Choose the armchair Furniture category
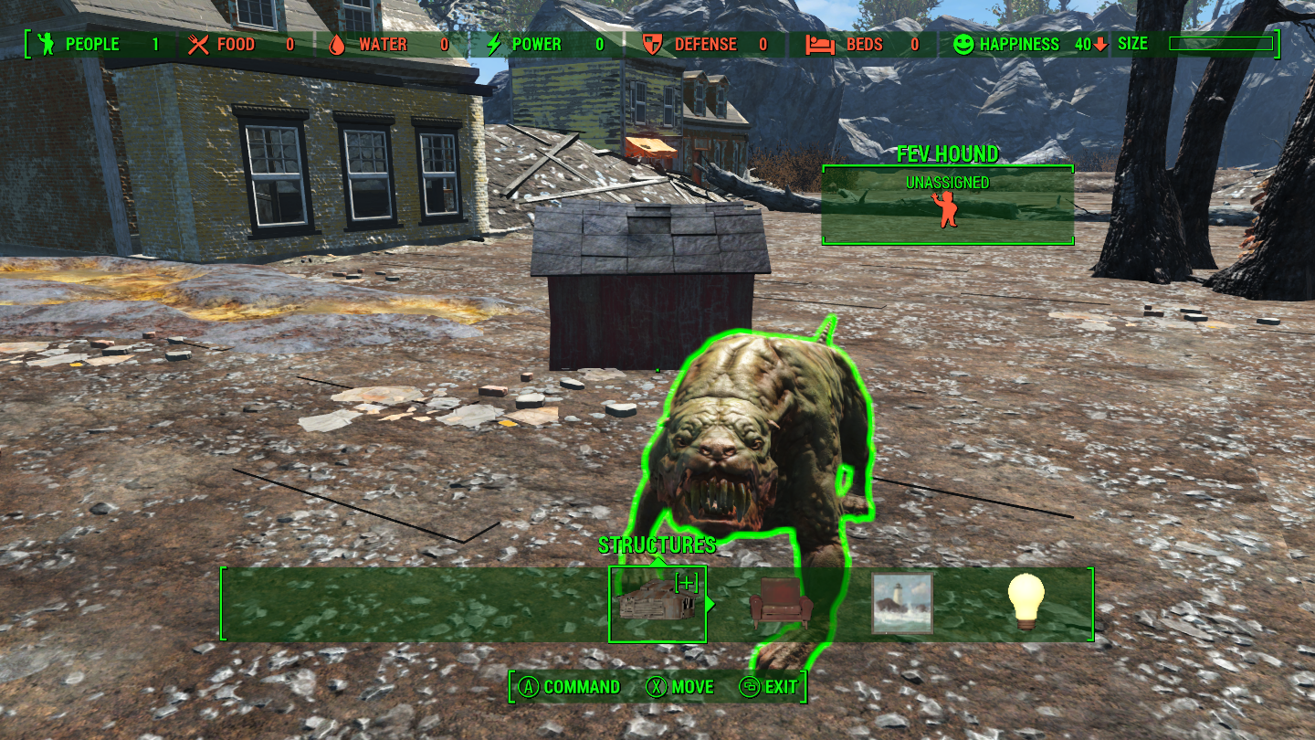Screen dimensions: 1315x740 click(x=780, y=604)
